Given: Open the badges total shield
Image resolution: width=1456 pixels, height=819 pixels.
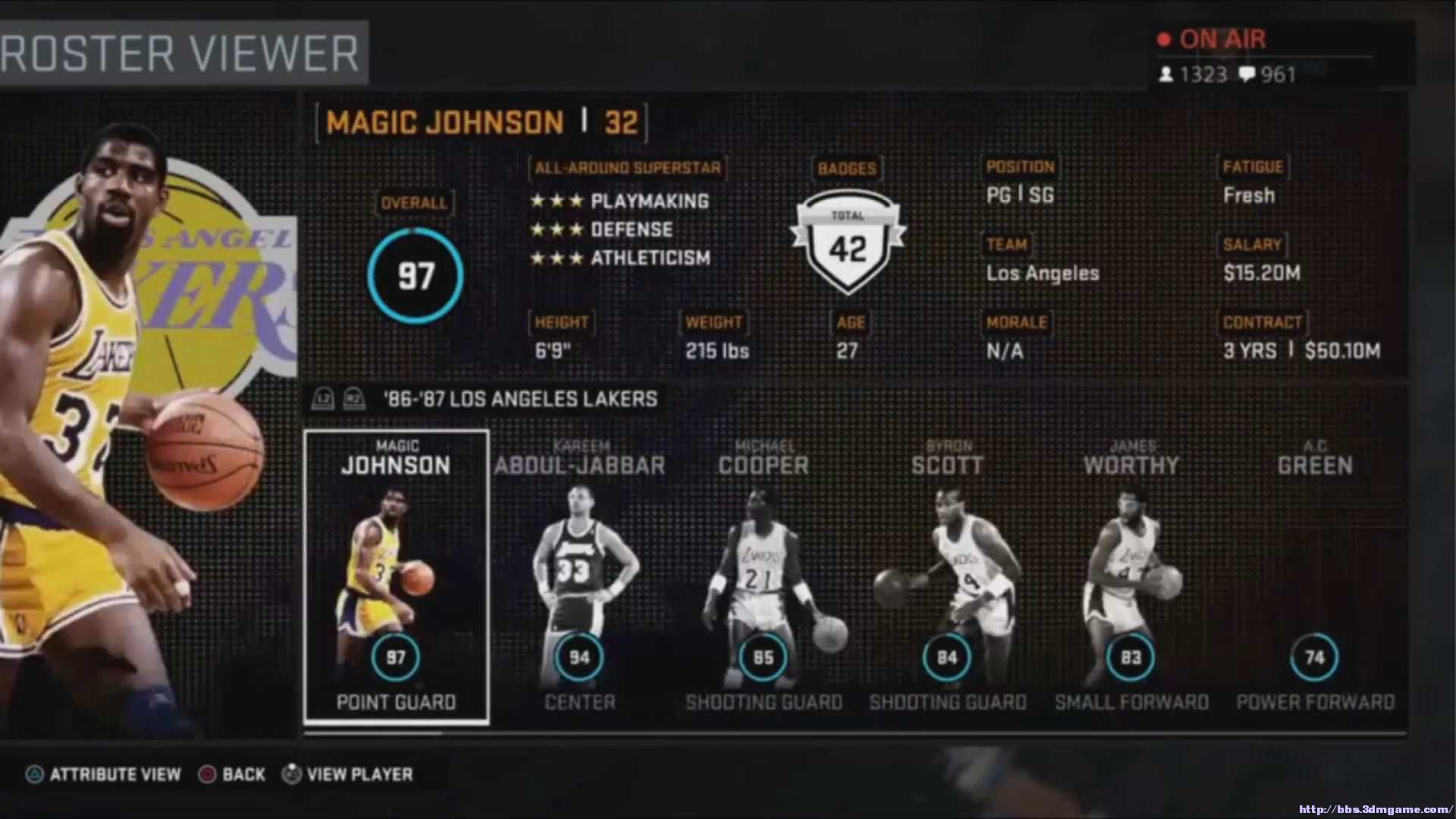Looking at the screenshot, I should tap(847, 243).
